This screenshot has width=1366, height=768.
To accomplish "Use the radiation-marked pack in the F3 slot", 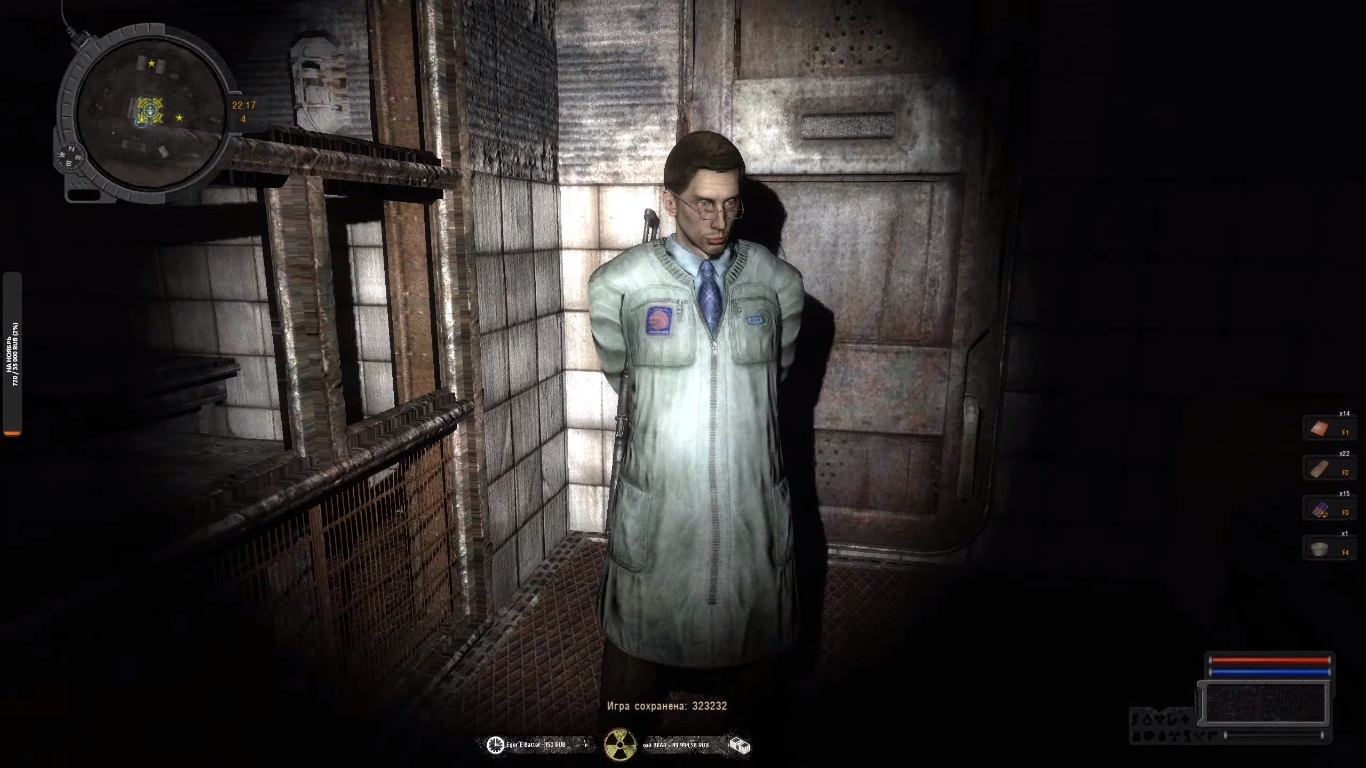I will pos(1321,508).
